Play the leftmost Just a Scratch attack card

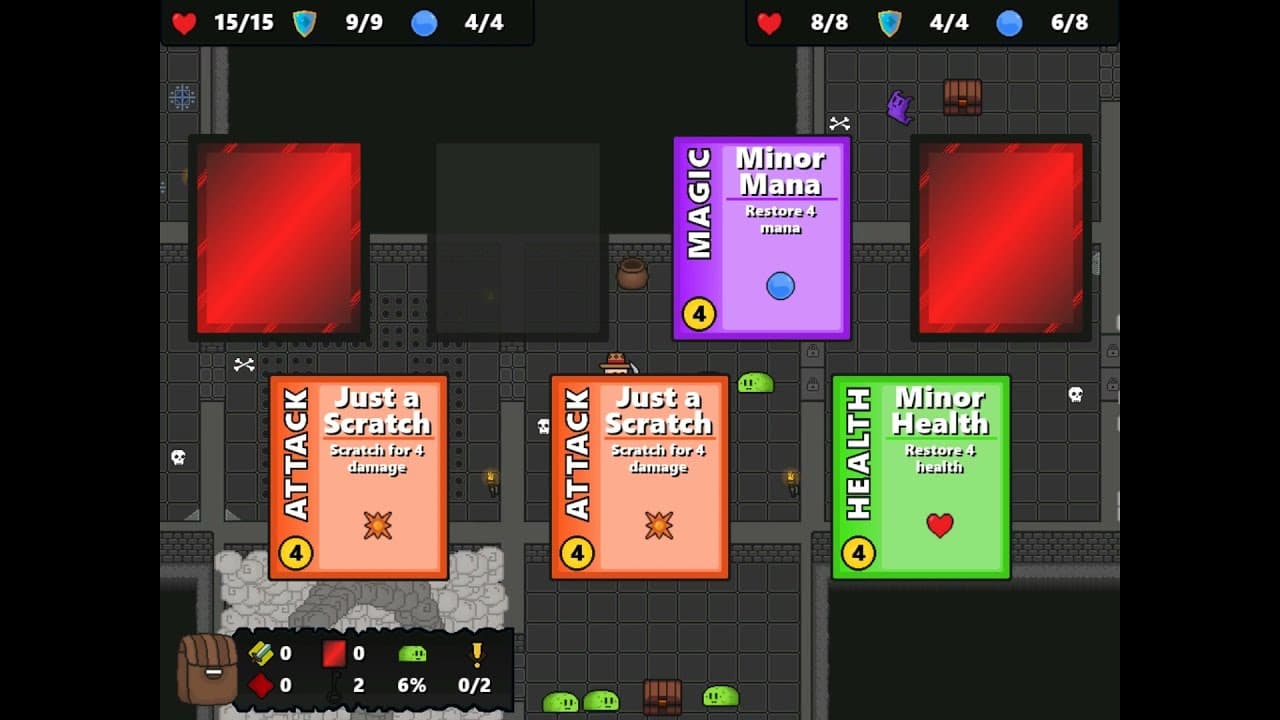click(x=357, y=475)
